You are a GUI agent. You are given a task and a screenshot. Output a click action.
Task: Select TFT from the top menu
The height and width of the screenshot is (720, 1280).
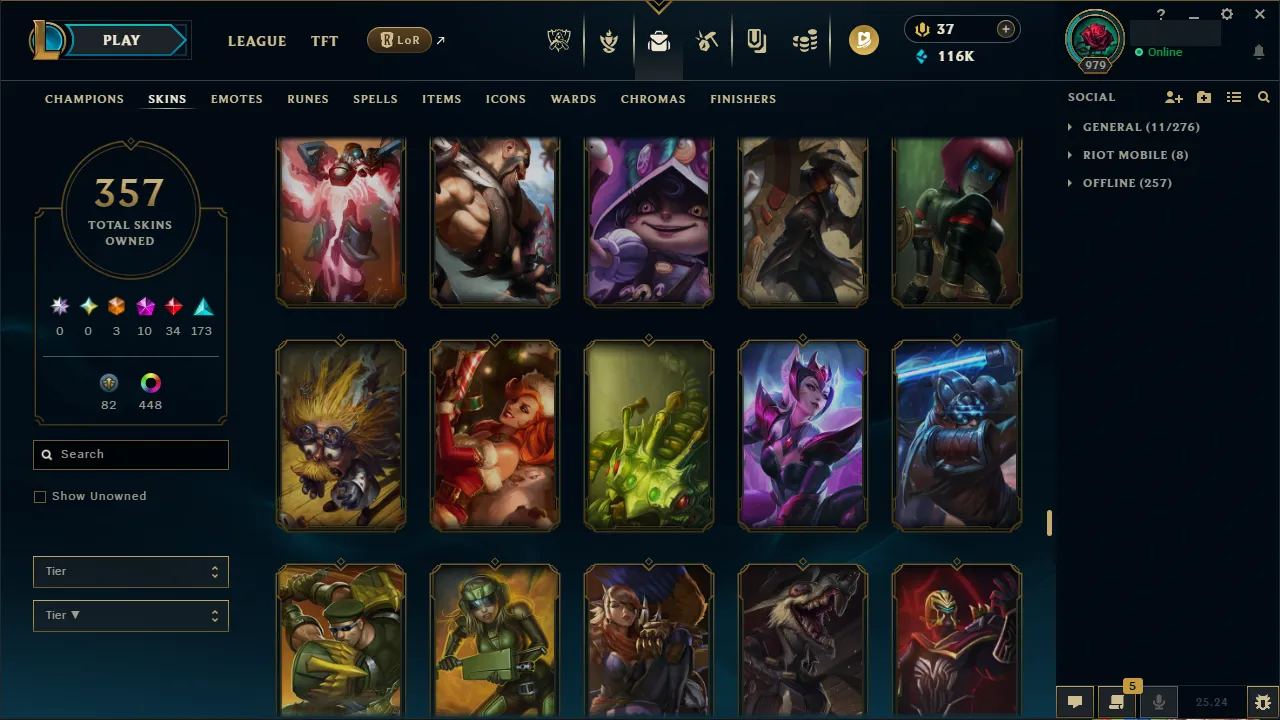[x=324, y=41]
